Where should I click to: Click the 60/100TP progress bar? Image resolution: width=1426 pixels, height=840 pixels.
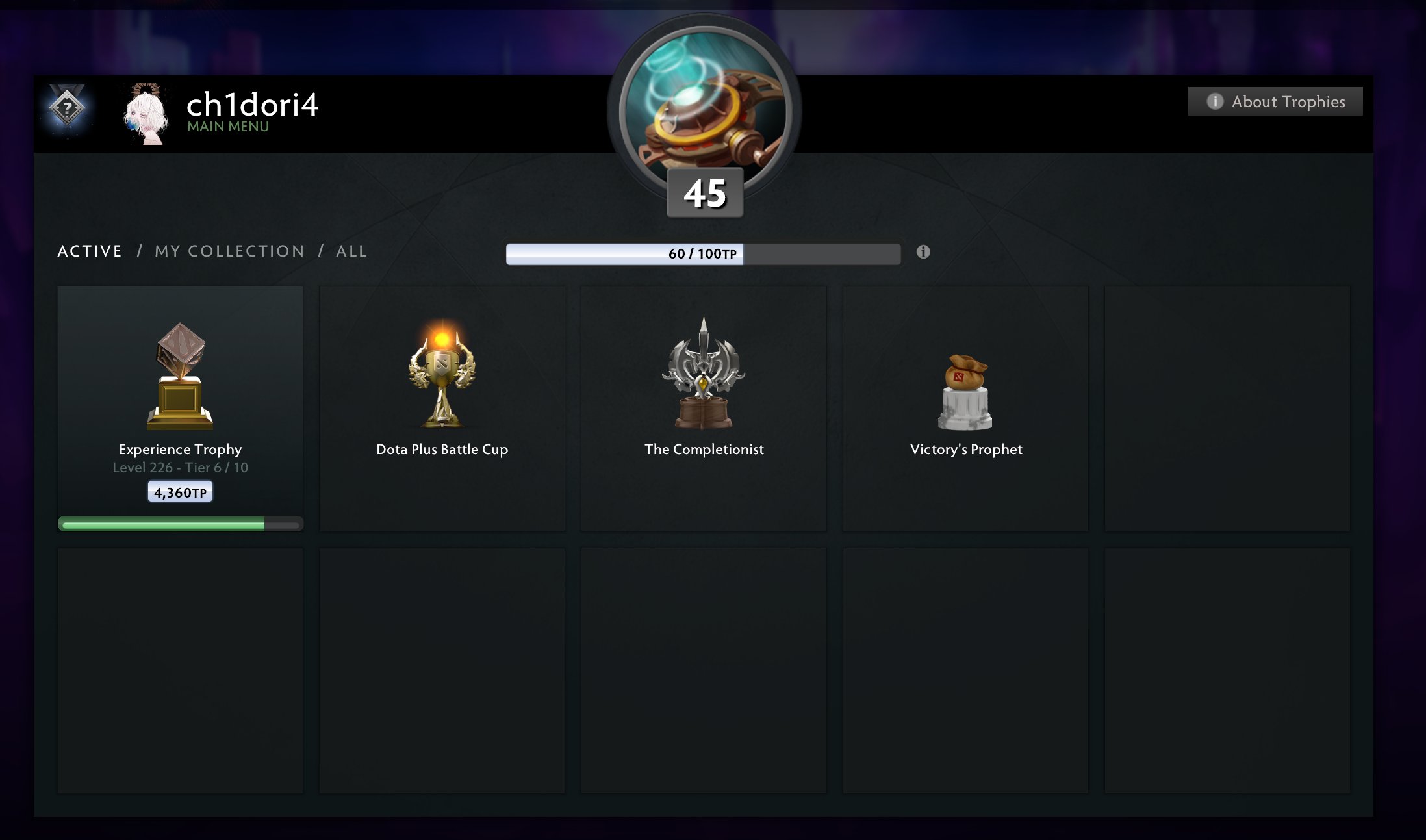click(704, 255)
